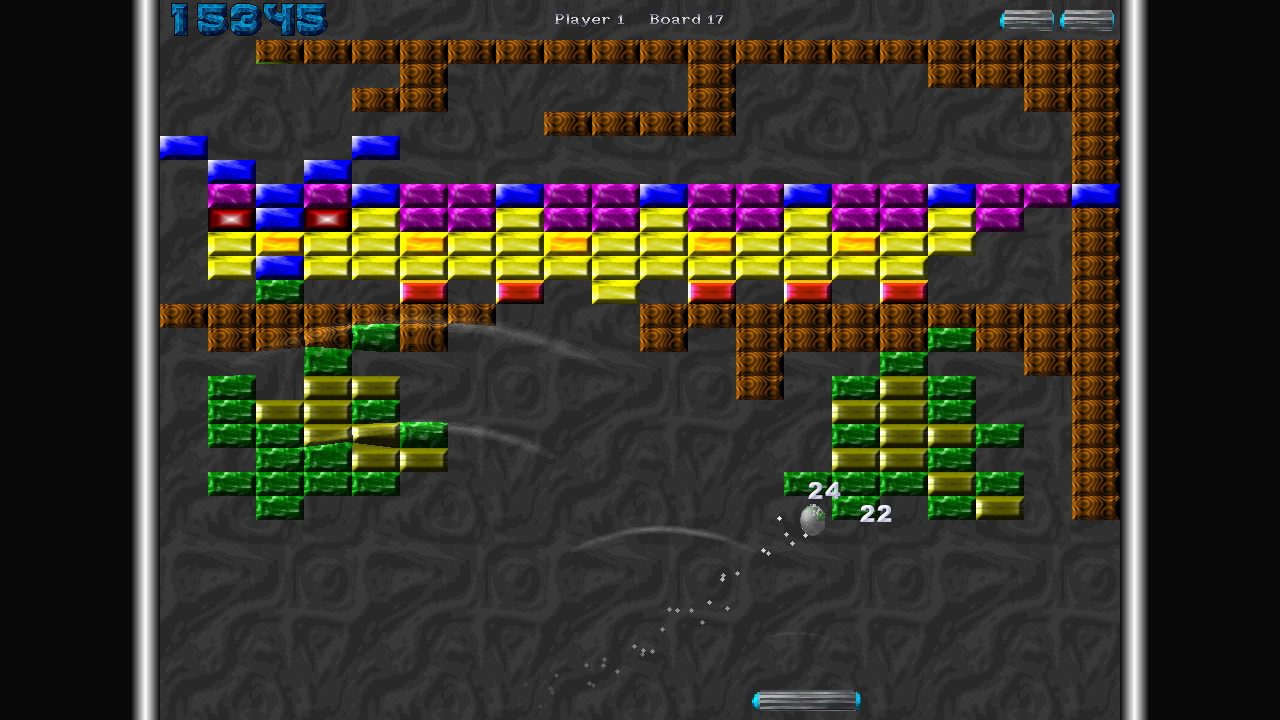
Task: Click the leftmost red brick below the blue row
Action: 230,217
